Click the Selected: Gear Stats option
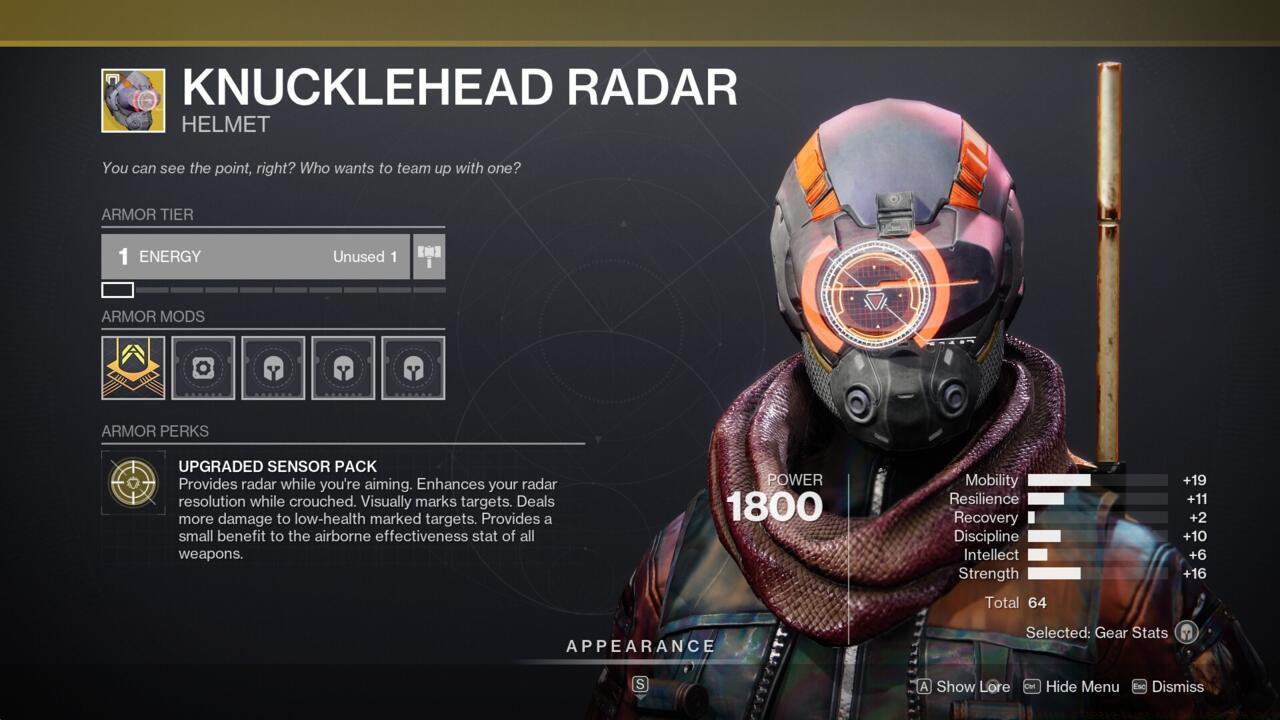 pyautogui.click(x=1097, y=633)
